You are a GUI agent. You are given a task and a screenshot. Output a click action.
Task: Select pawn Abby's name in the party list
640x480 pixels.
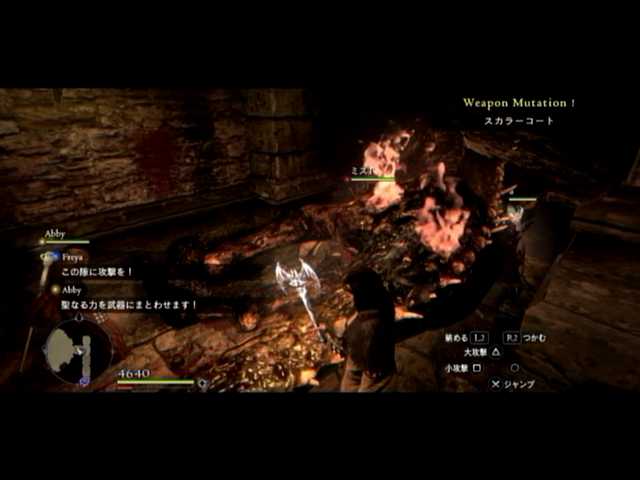point(55,232)
